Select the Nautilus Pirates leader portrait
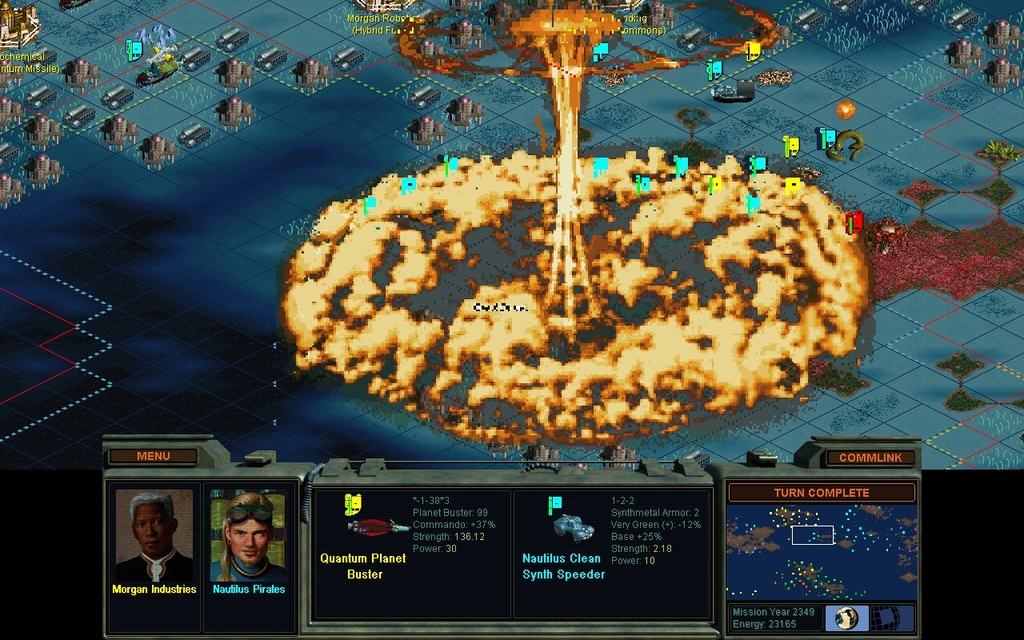This screenshot has height=640, width=1024. point(248,535)
